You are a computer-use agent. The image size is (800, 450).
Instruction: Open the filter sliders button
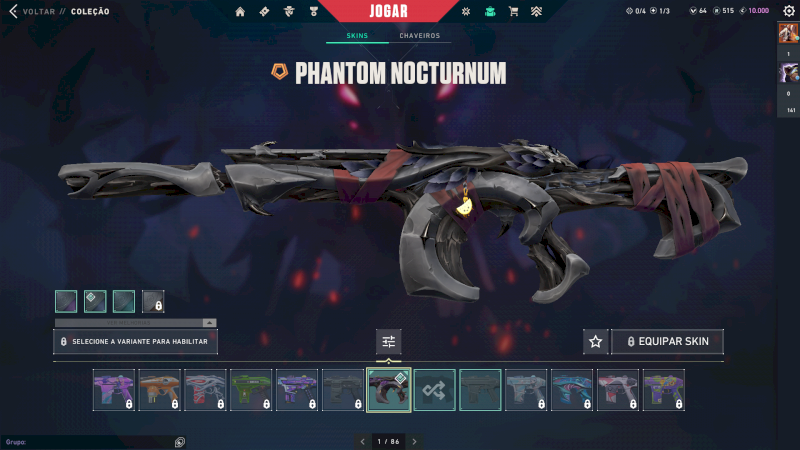[x=389, y=342]
